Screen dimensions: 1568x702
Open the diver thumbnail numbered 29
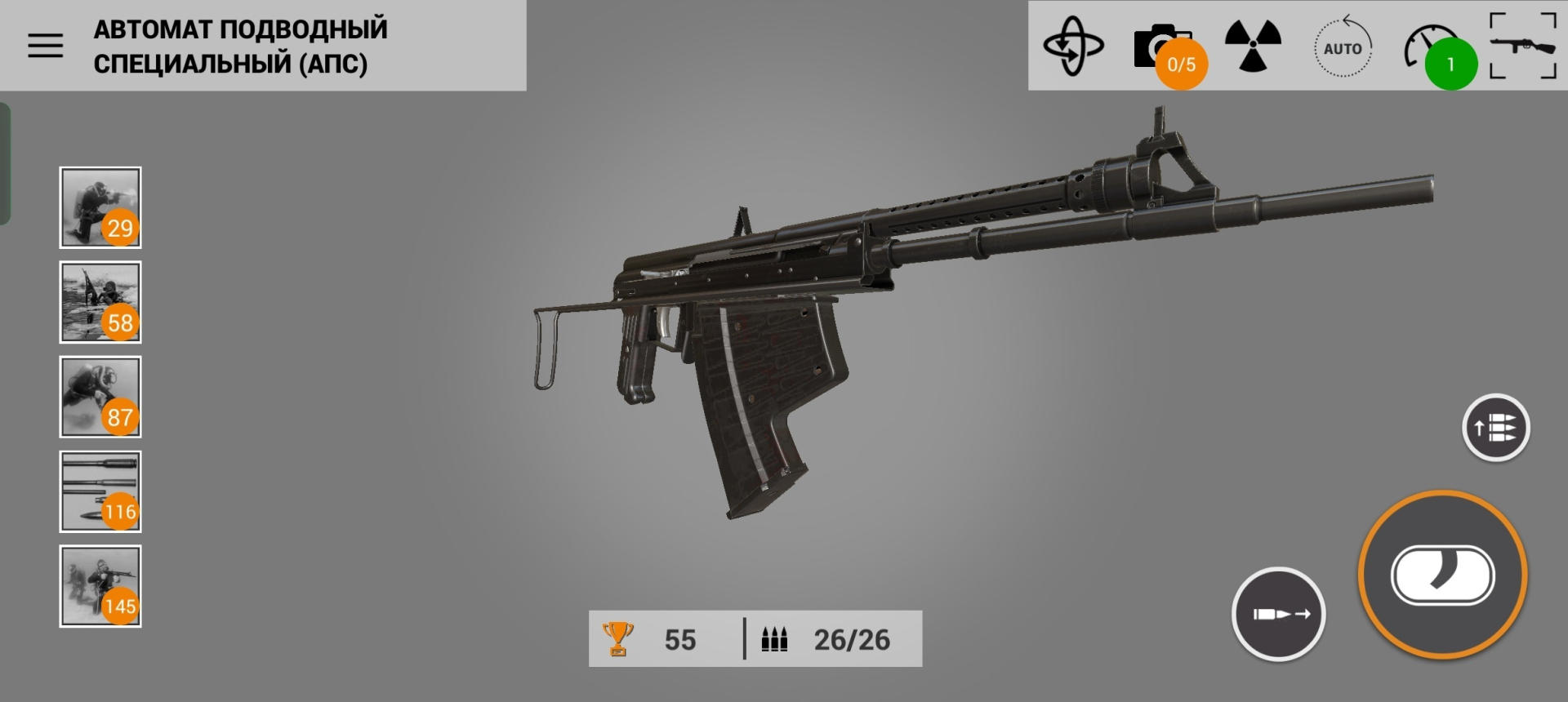[x=100, y=207]
